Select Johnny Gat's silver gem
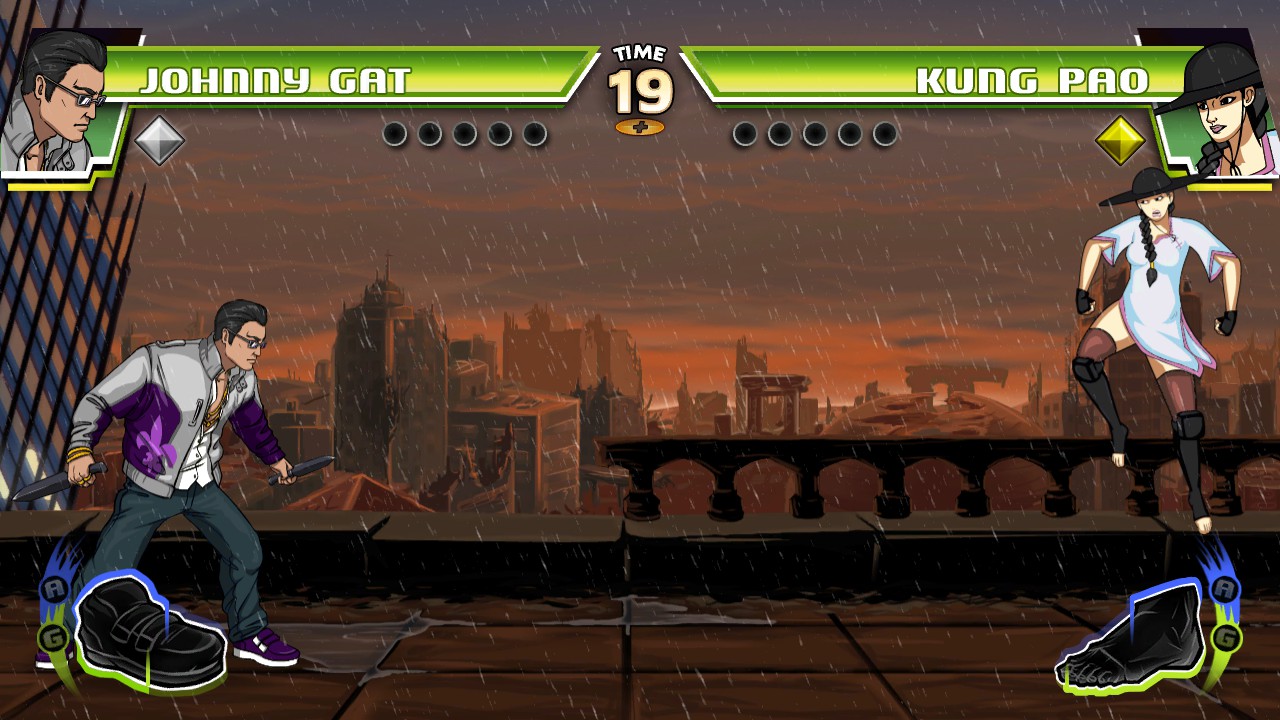The height and width of the screenshot is (720, 1280). (x=160, y=138)
